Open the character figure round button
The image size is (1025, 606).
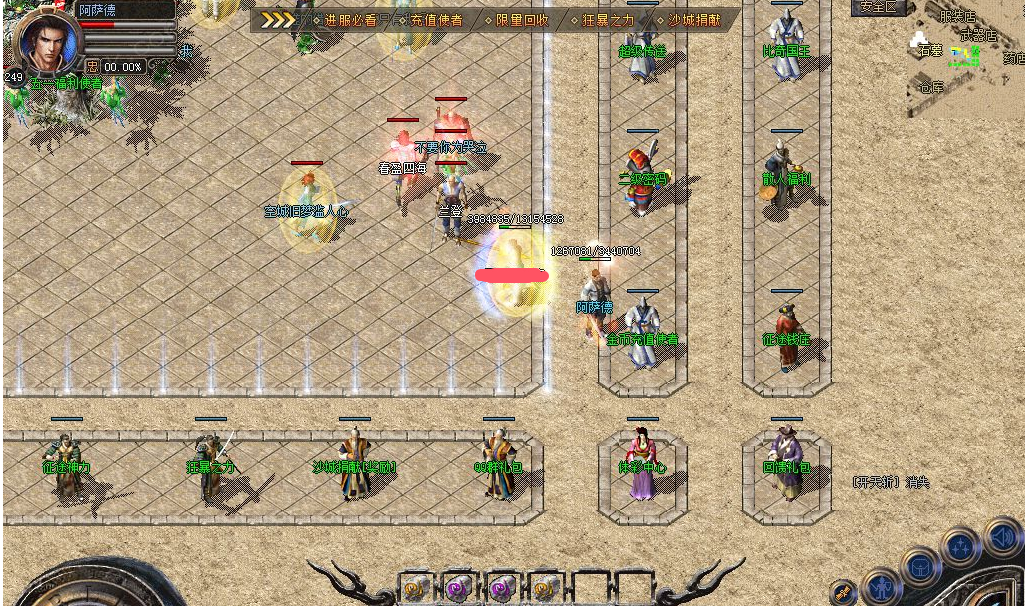(x=882, y=586)
